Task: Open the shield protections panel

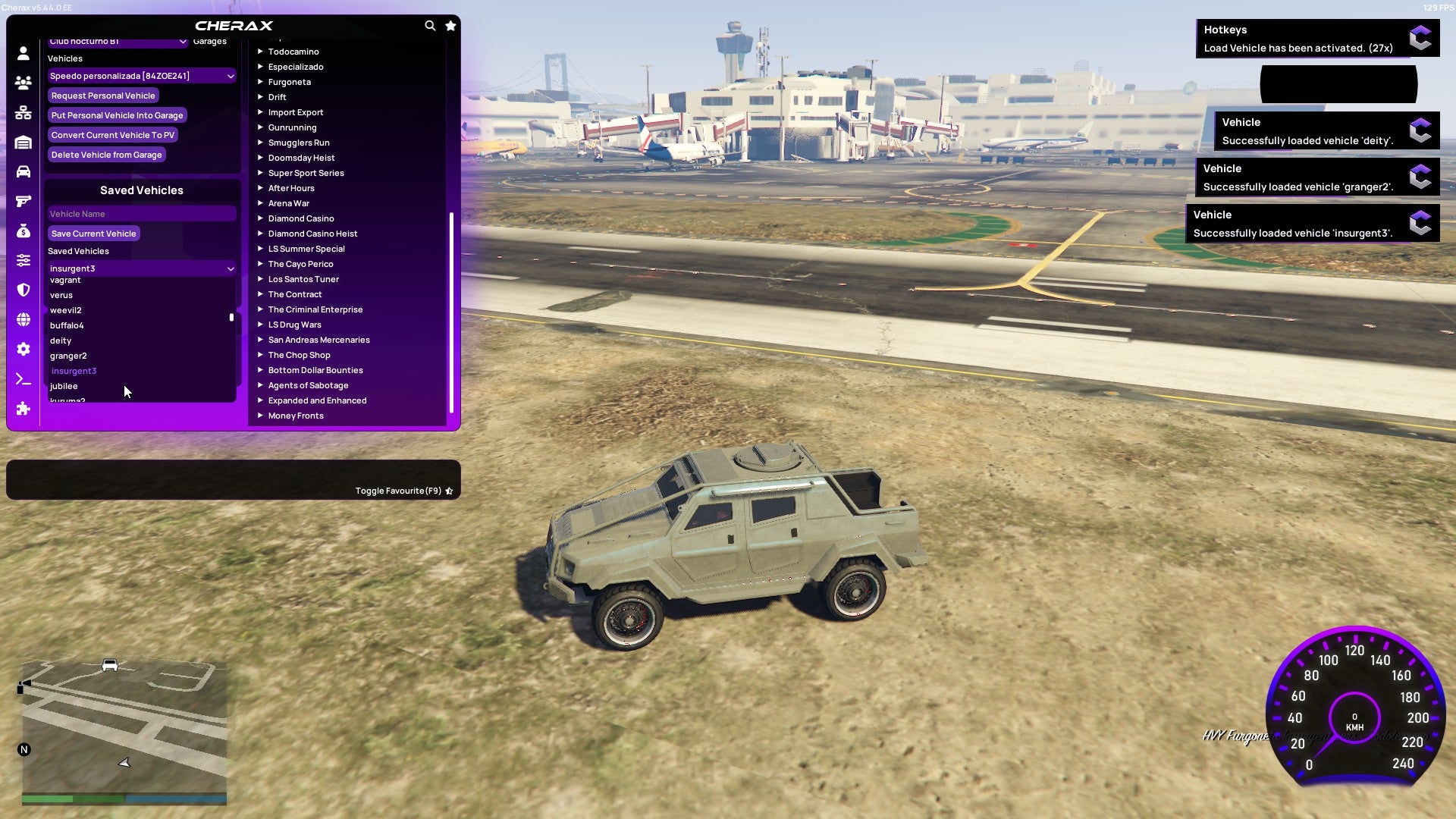Action: [23, 288]
